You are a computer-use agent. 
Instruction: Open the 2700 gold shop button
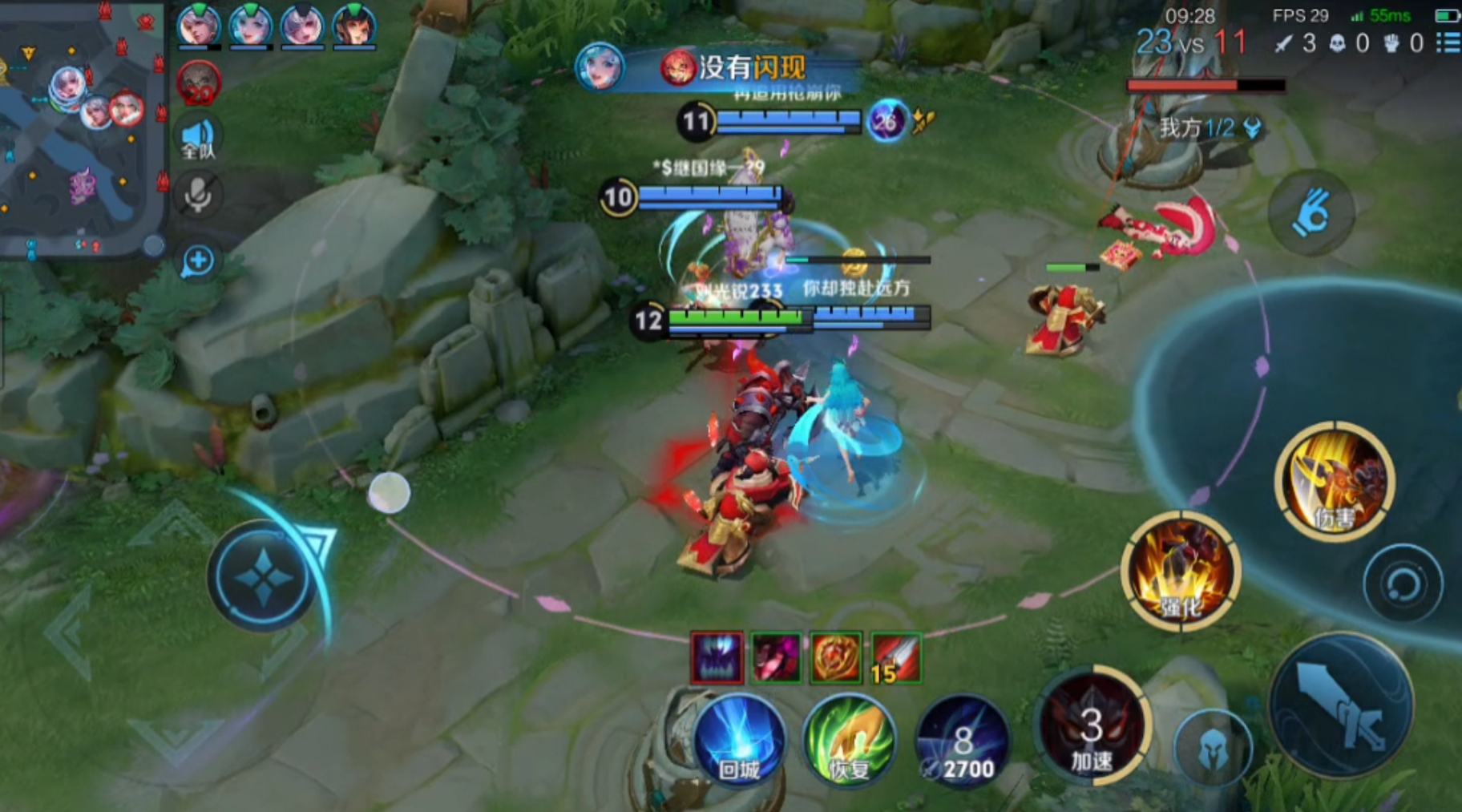tap(963, 743)
